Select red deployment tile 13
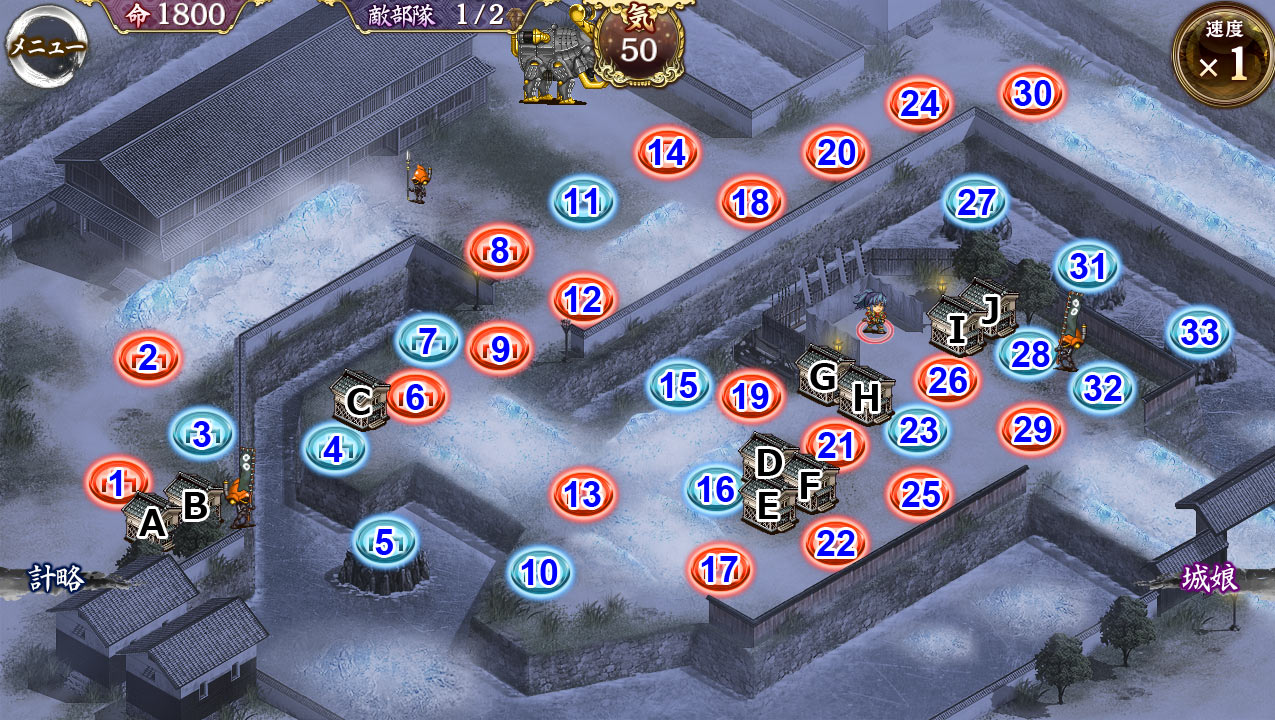1275x720 pixels. 582,494
